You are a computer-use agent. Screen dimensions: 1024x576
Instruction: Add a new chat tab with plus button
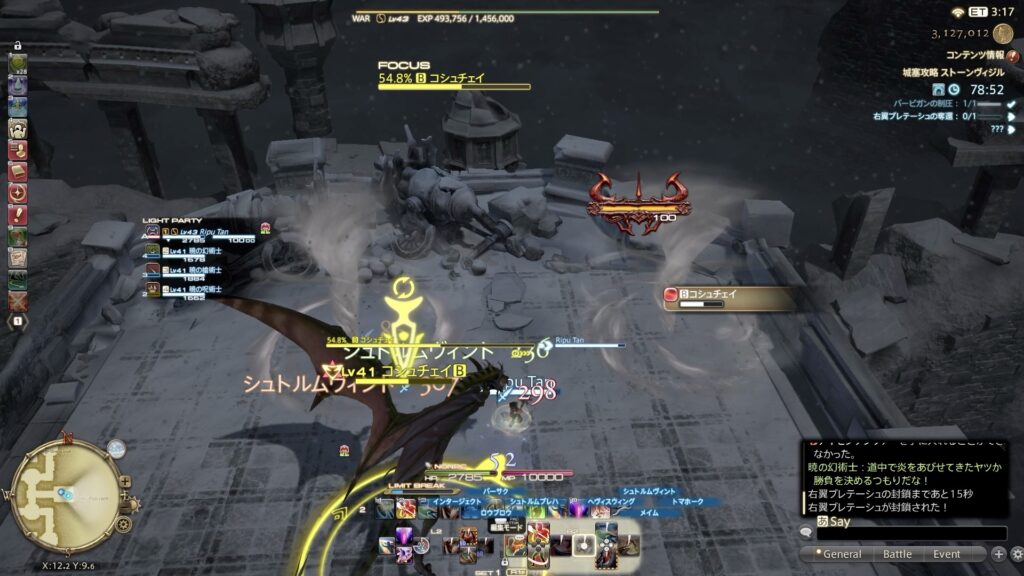[998, 554]
